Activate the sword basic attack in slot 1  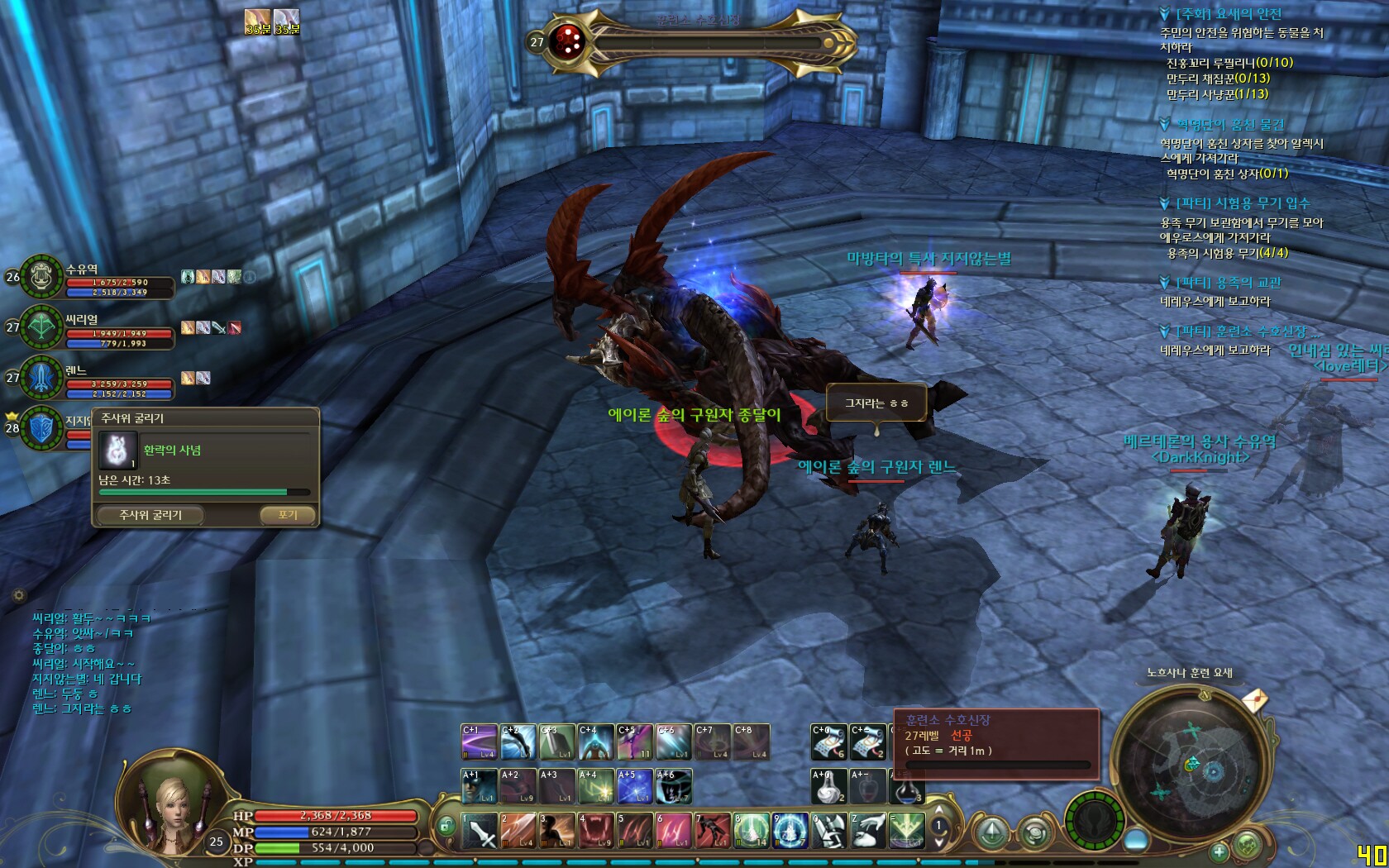click(480, 830)
